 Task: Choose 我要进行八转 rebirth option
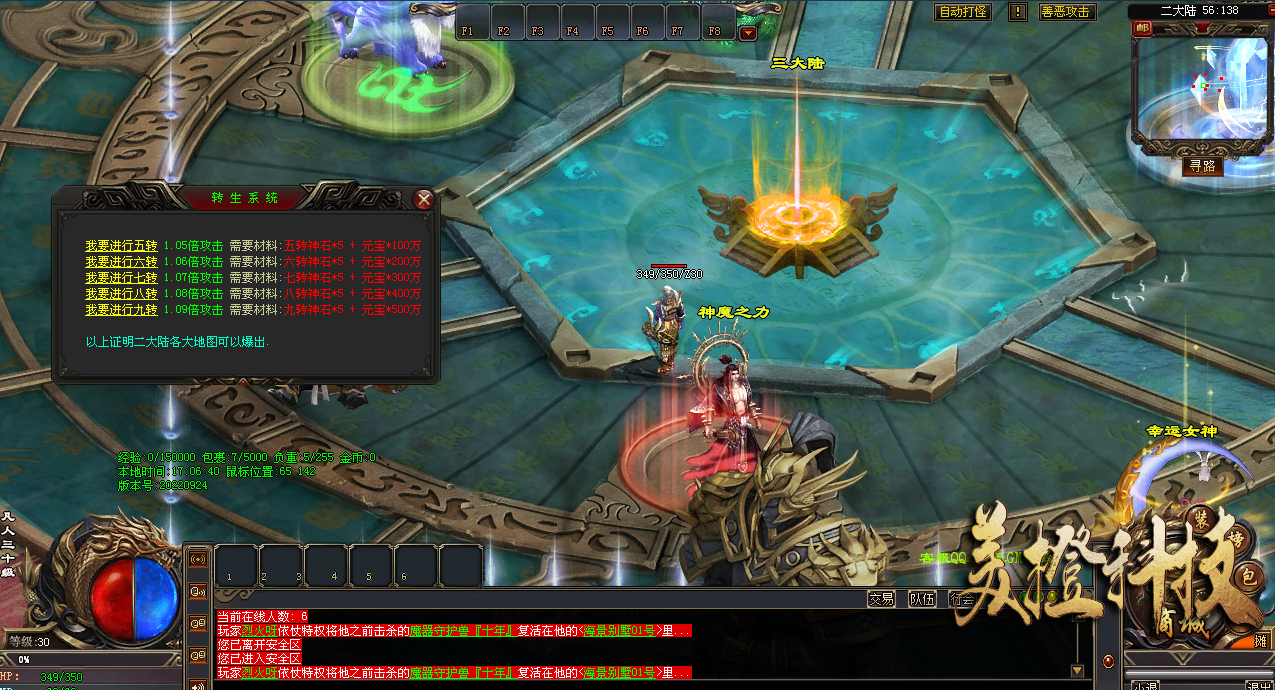[121, 293]
